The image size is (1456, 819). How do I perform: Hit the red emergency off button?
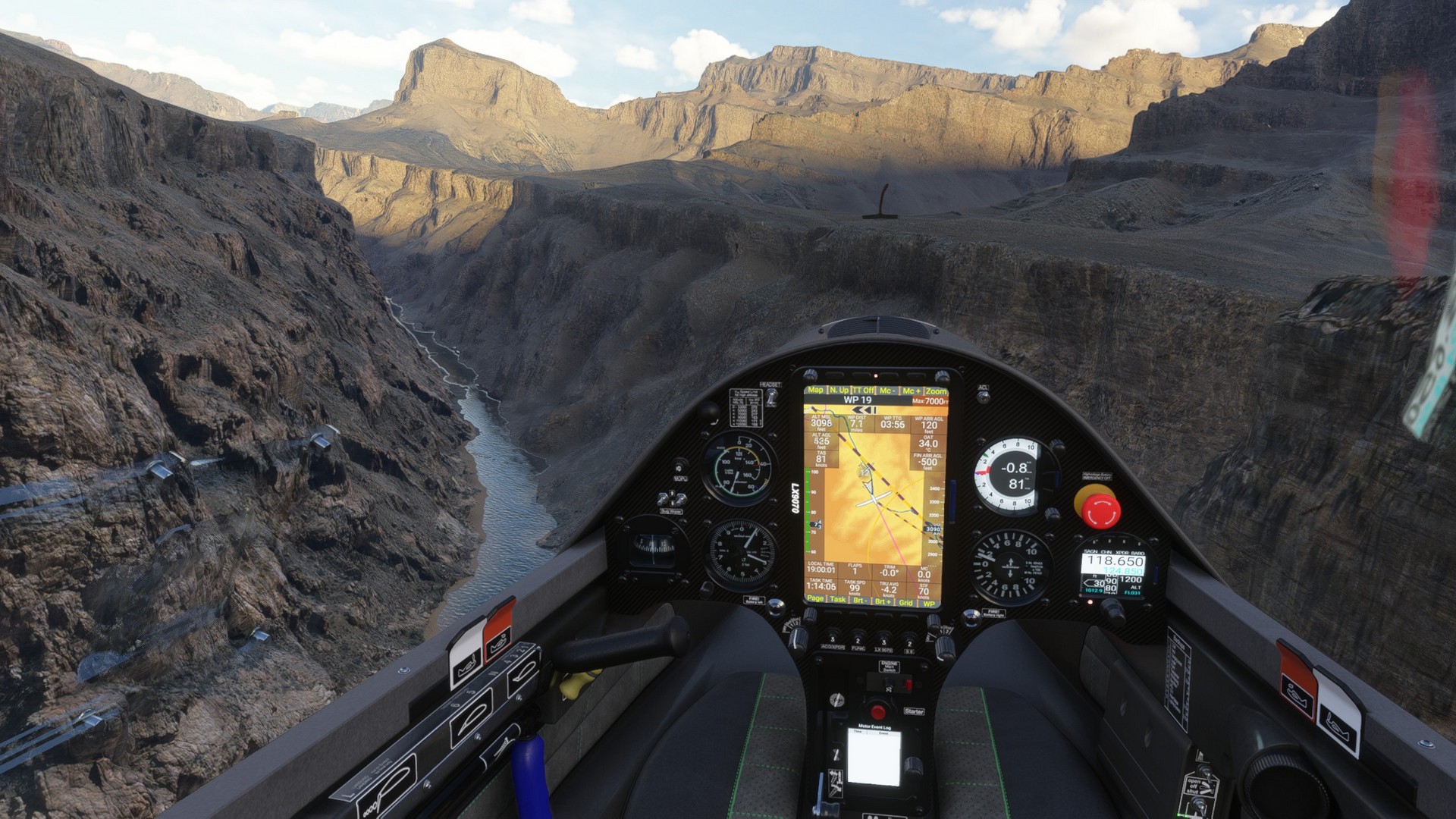pyautogui.click(x=1097, y=507)
